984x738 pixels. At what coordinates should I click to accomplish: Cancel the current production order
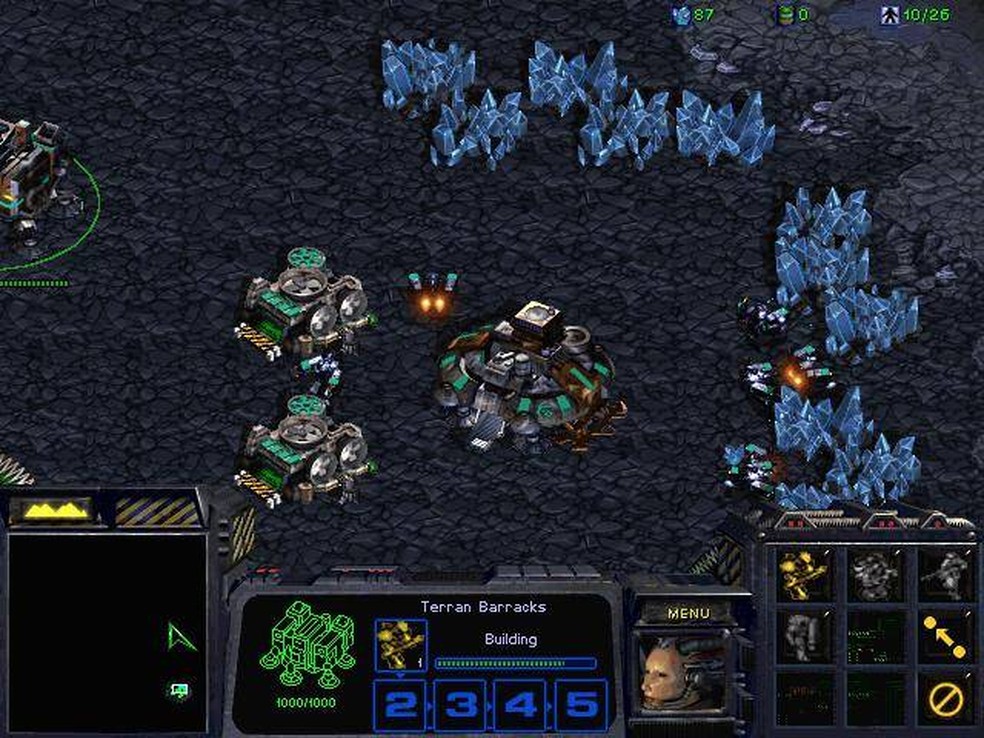point(945,698)
